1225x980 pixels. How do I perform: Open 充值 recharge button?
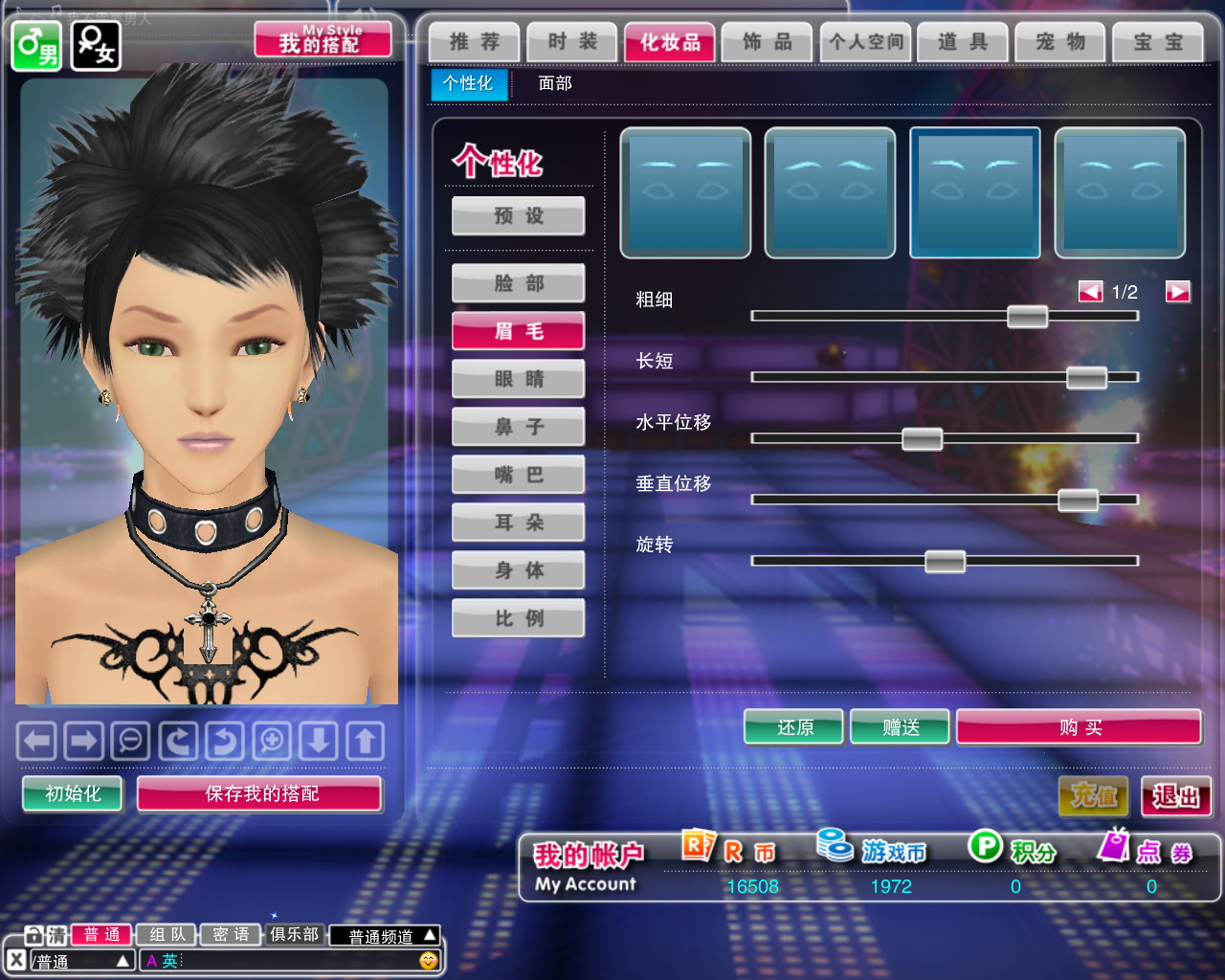pos(1093,796)
